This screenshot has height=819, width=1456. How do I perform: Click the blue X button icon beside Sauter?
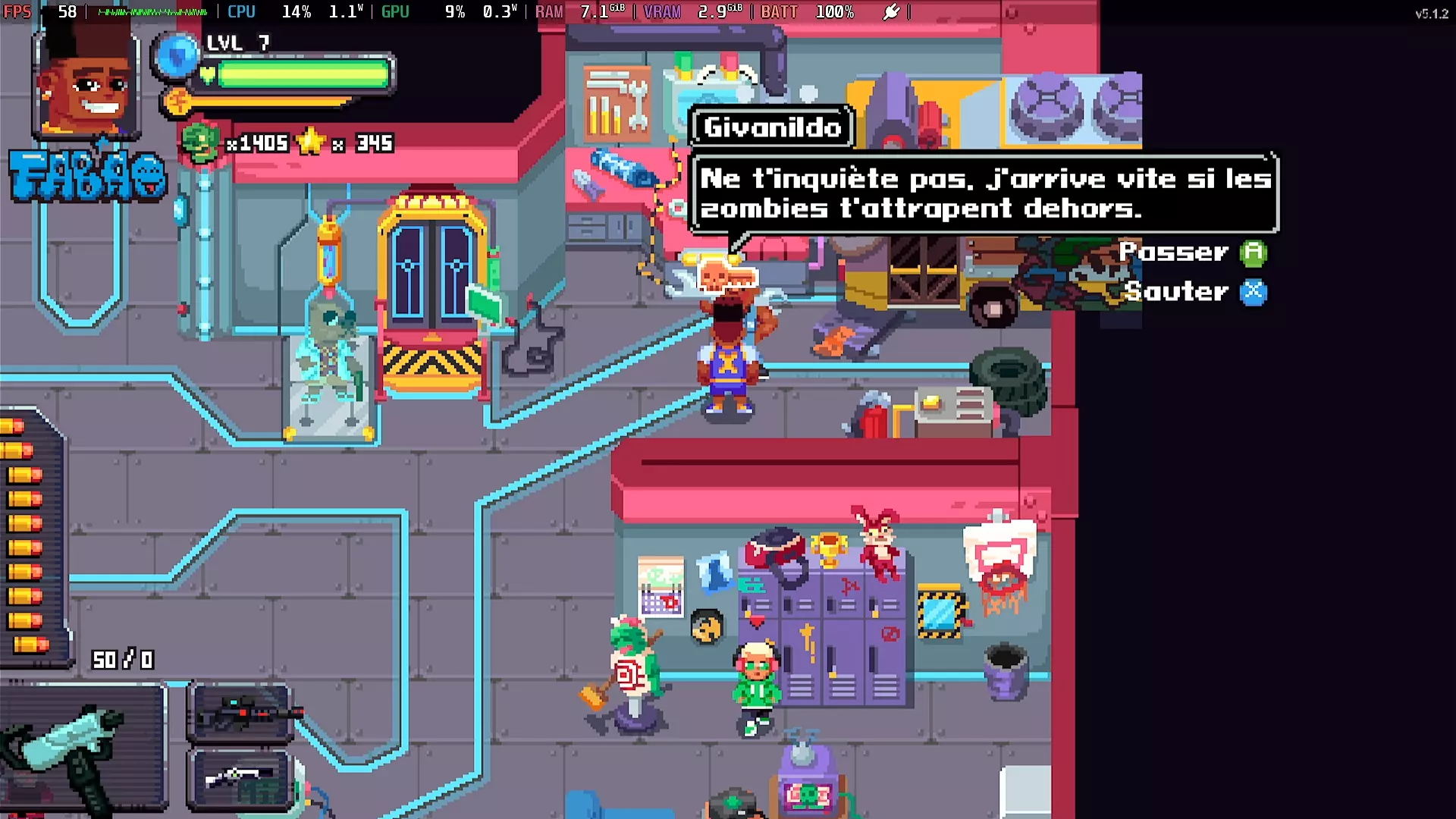pyautogui.click(x=1254, y=293)
